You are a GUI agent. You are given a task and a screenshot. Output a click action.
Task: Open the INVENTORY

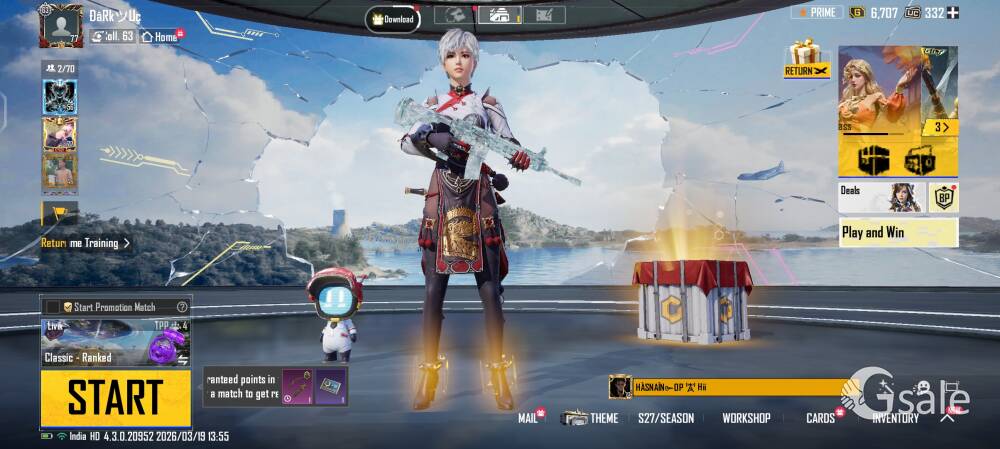click(895, 418)
